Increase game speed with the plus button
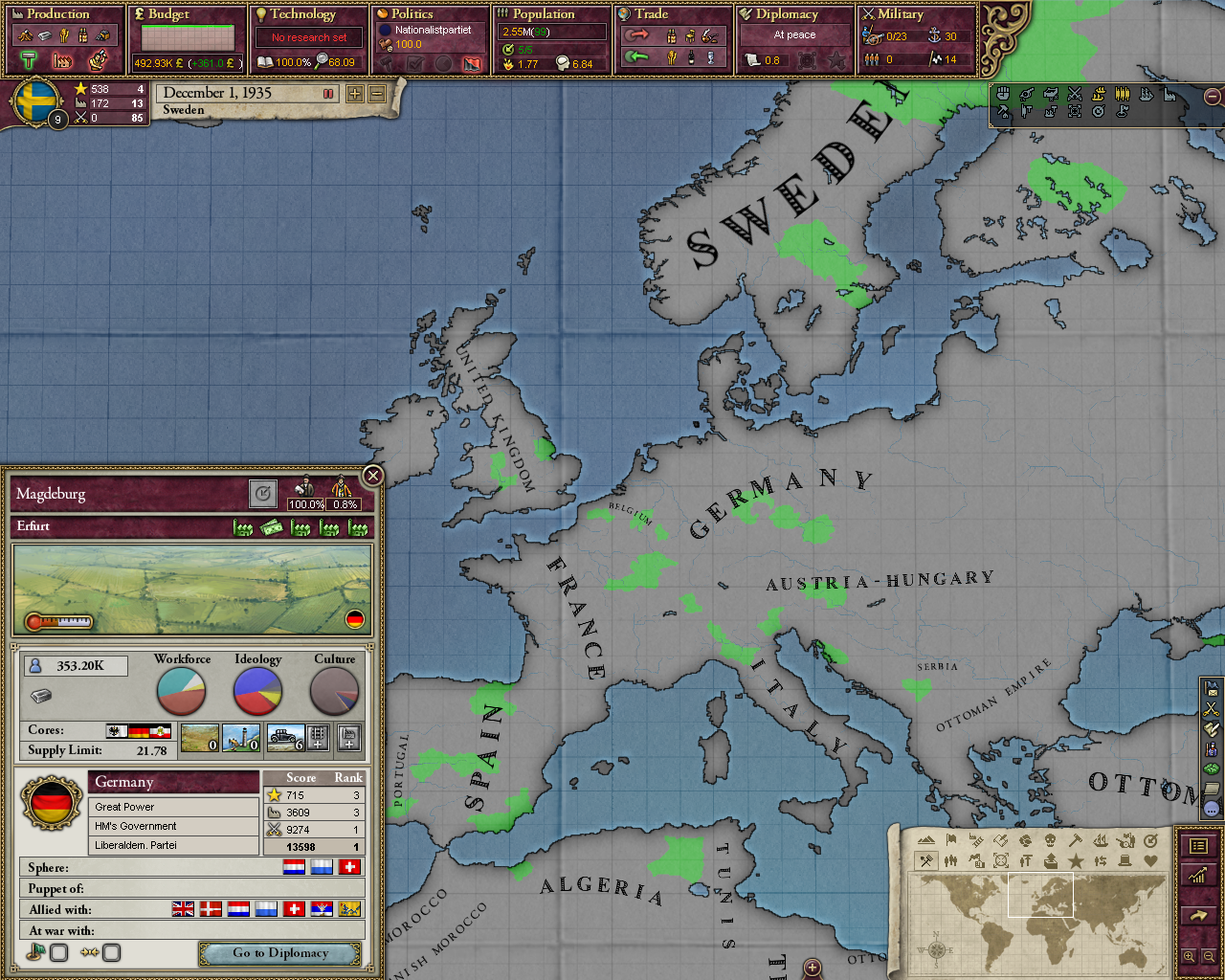Image resolution: width=1225 pixels, height=980 pixels. [x=354, y=93]
